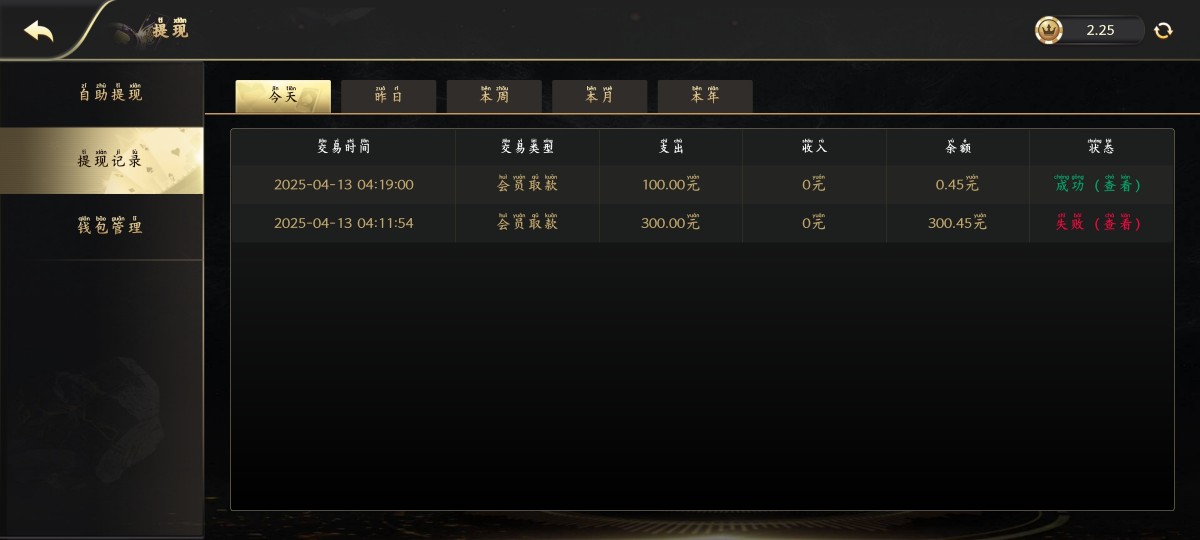Switch to the 昨日 tab
1200x540 pixels.
pos(389,97)
